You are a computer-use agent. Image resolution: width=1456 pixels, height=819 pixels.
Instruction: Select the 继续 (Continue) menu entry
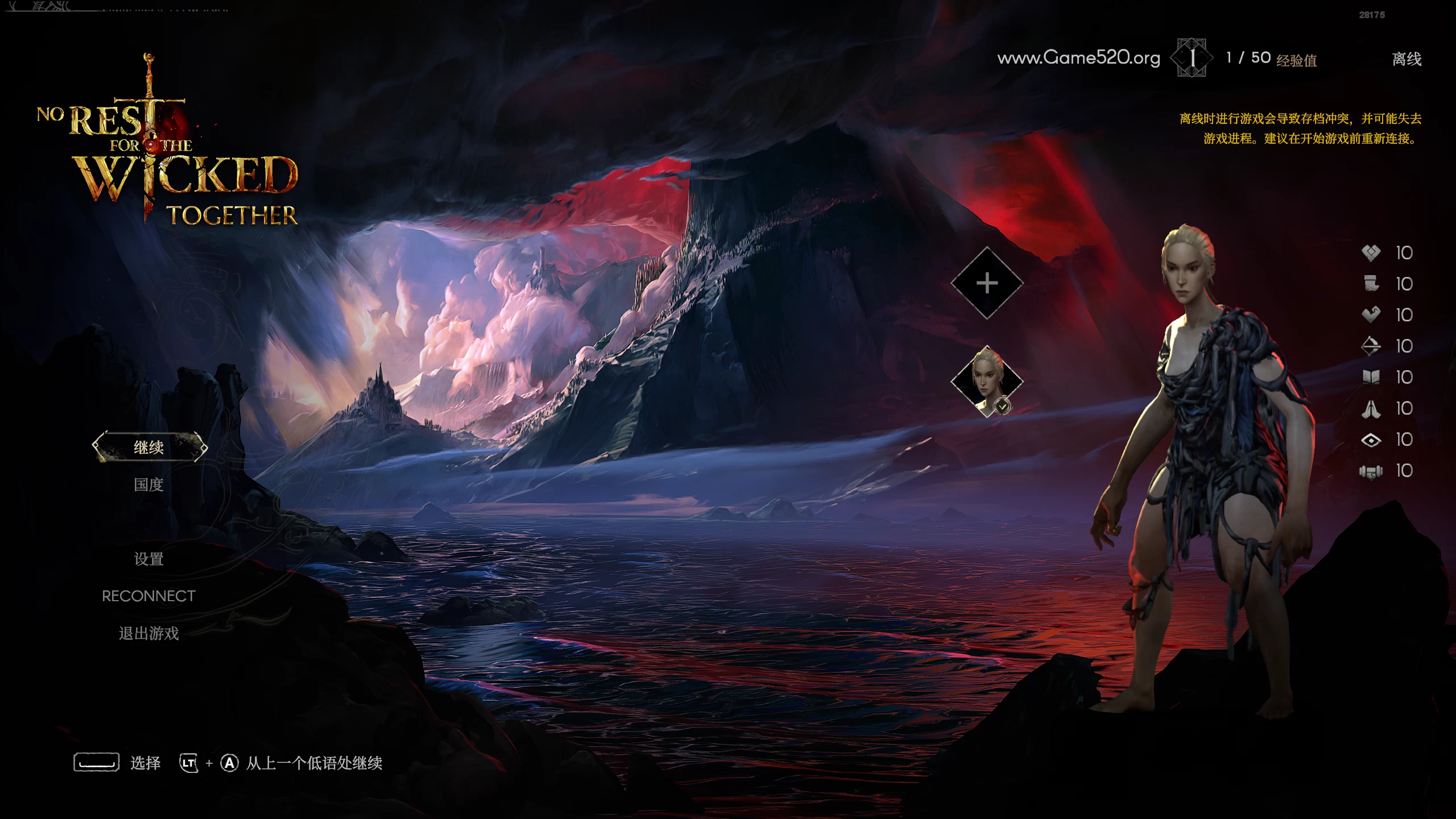tap(149, 447)
